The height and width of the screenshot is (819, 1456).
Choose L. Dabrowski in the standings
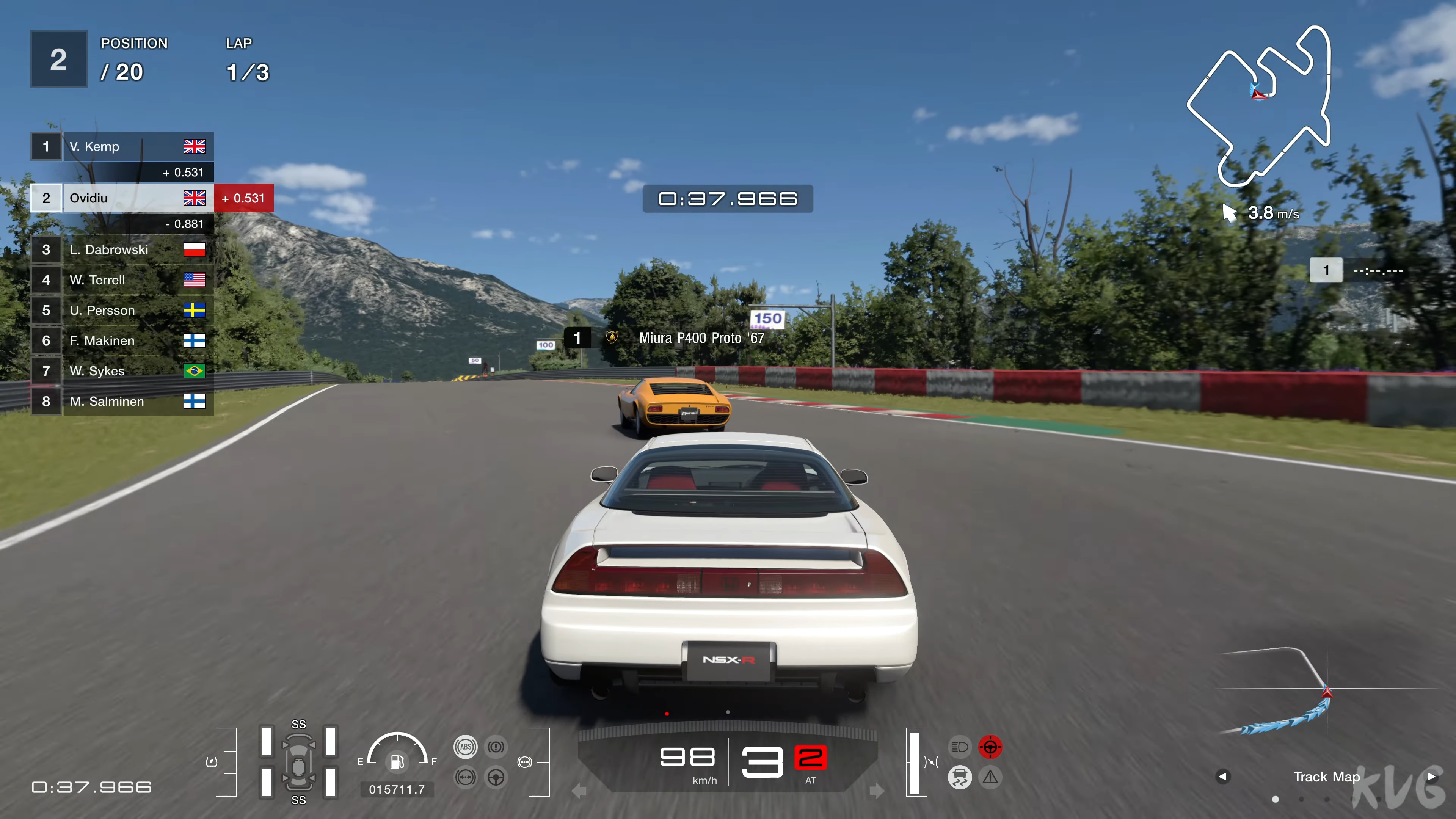[121, 249]
